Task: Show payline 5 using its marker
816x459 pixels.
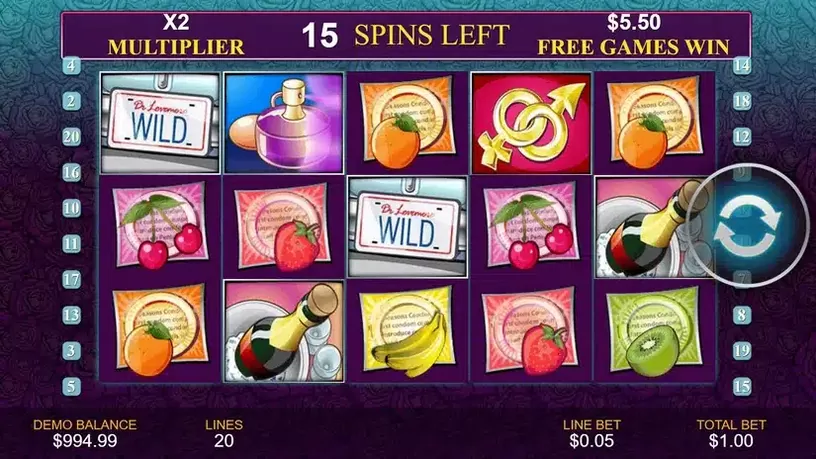Action: pyautogui.click(x=72, y=386)
